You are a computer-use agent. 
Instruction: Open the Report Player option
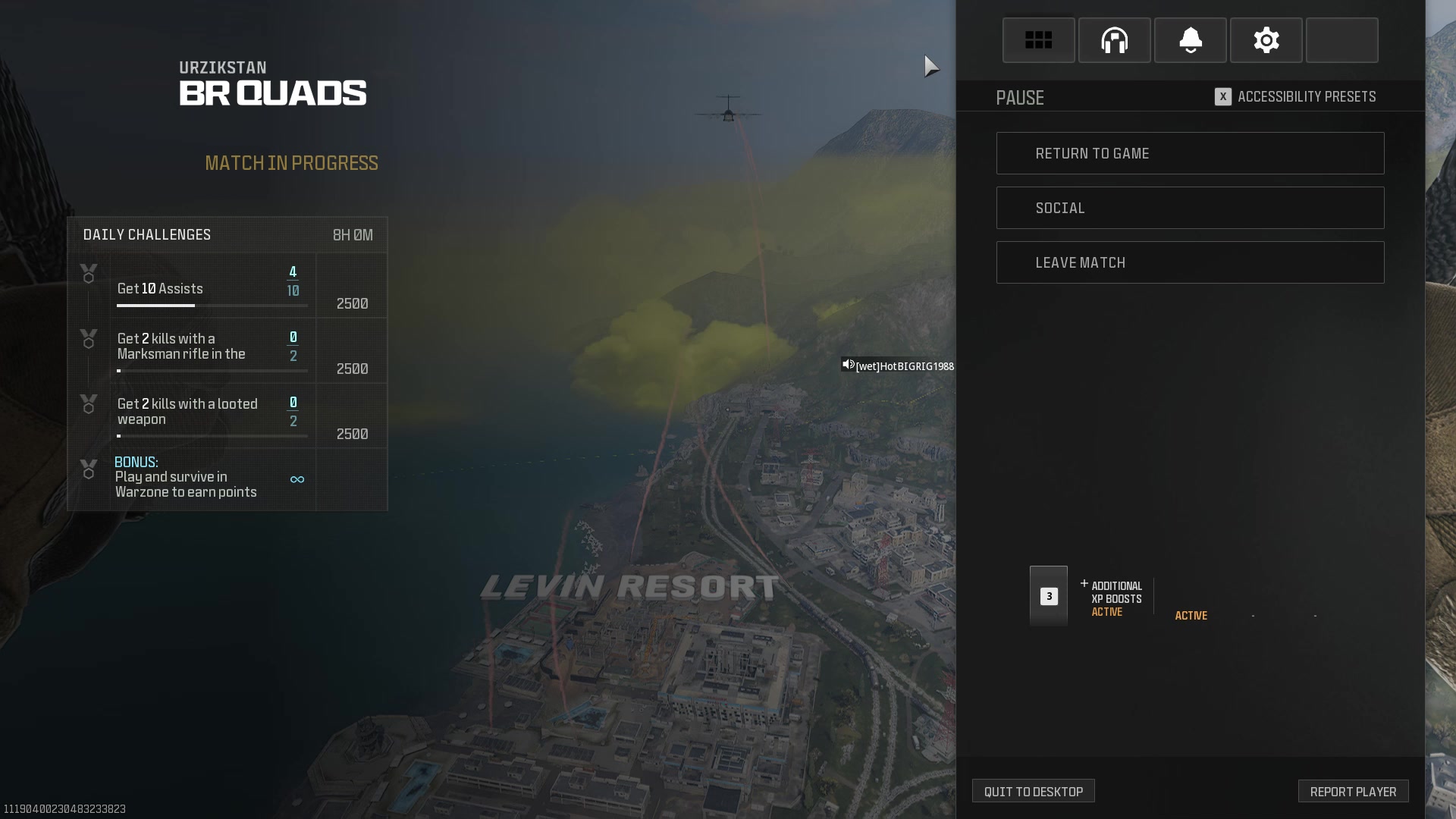[x=1353, y=791]
